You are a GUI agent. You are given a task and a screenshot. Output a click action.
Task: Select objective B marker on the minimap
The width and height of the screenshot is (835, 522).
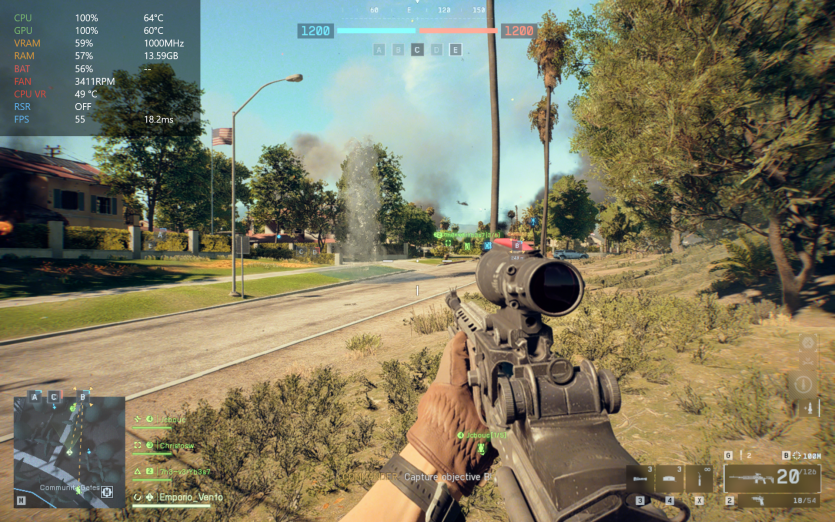[84, 397]
